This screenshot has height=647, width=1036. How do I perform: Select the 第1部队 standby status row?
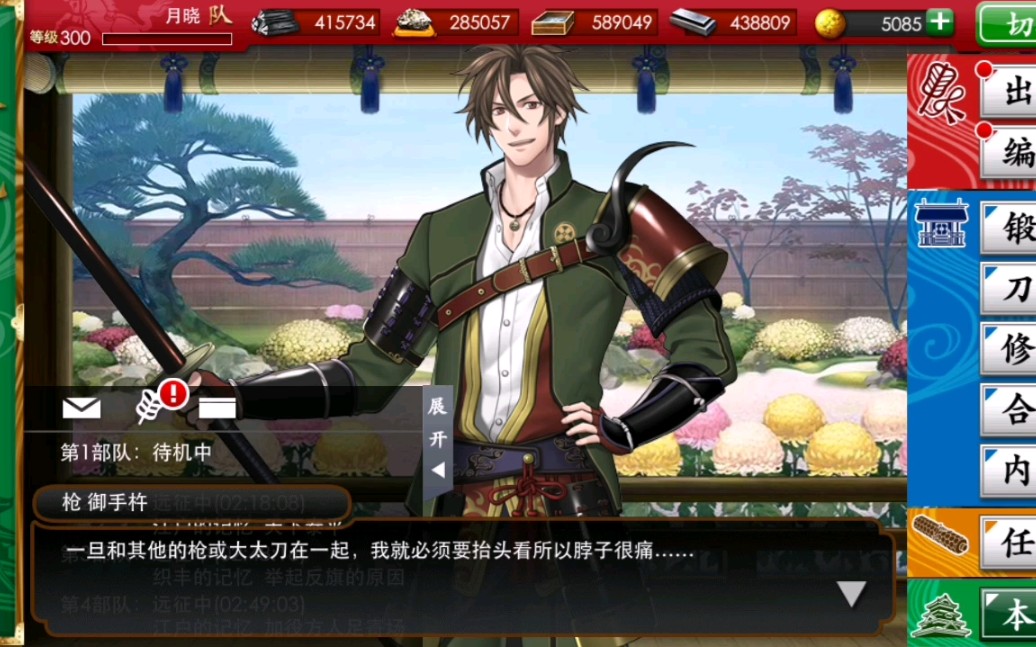coord(137,452)
